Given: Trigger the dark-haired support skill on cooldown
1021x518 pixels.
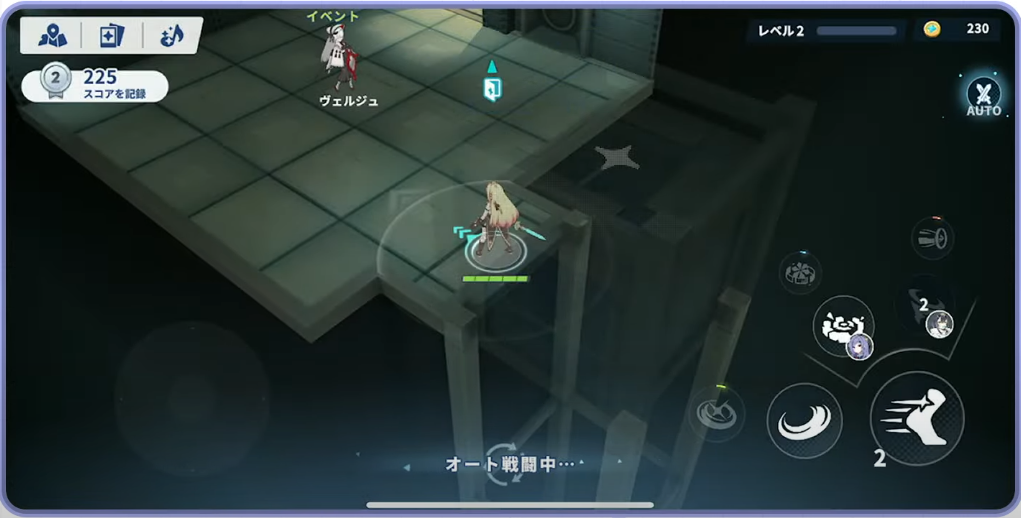Looking at the screenshot, I should (x=929, y=313).
